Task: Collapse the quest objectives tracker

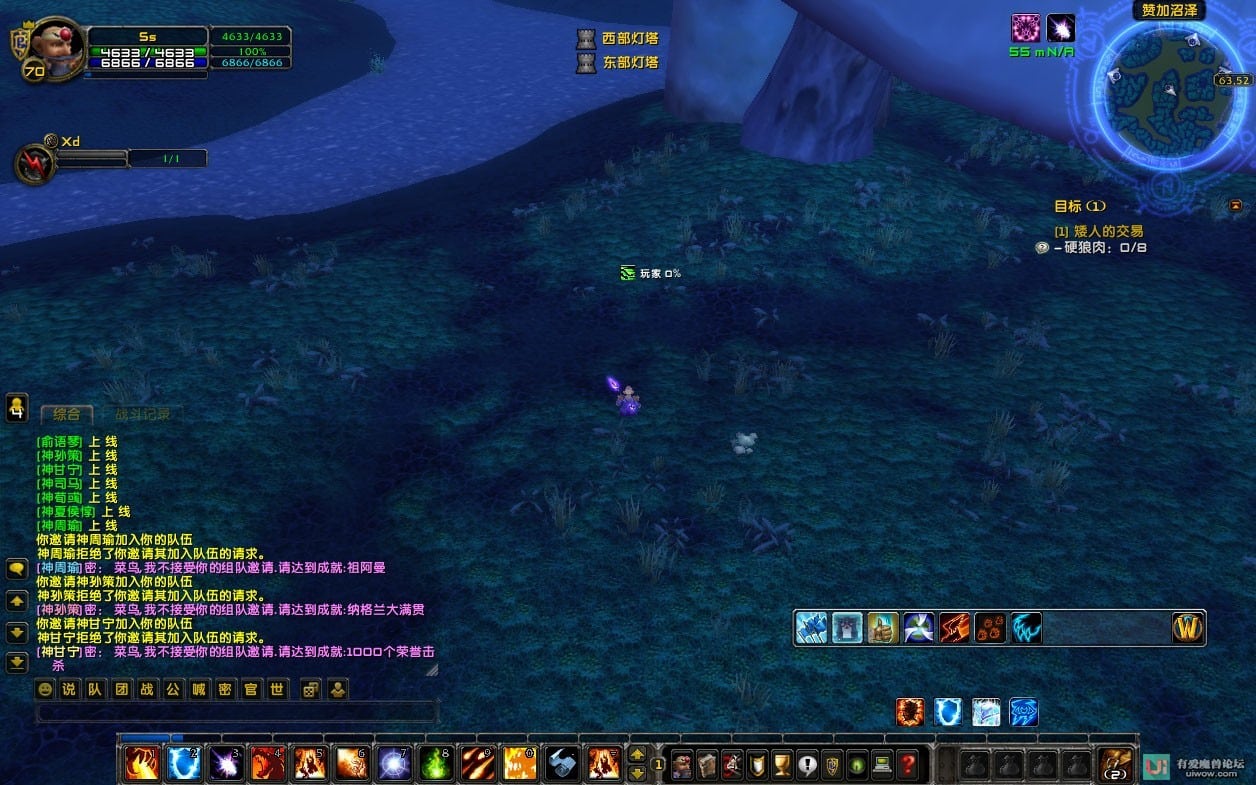Action: 1235,206
